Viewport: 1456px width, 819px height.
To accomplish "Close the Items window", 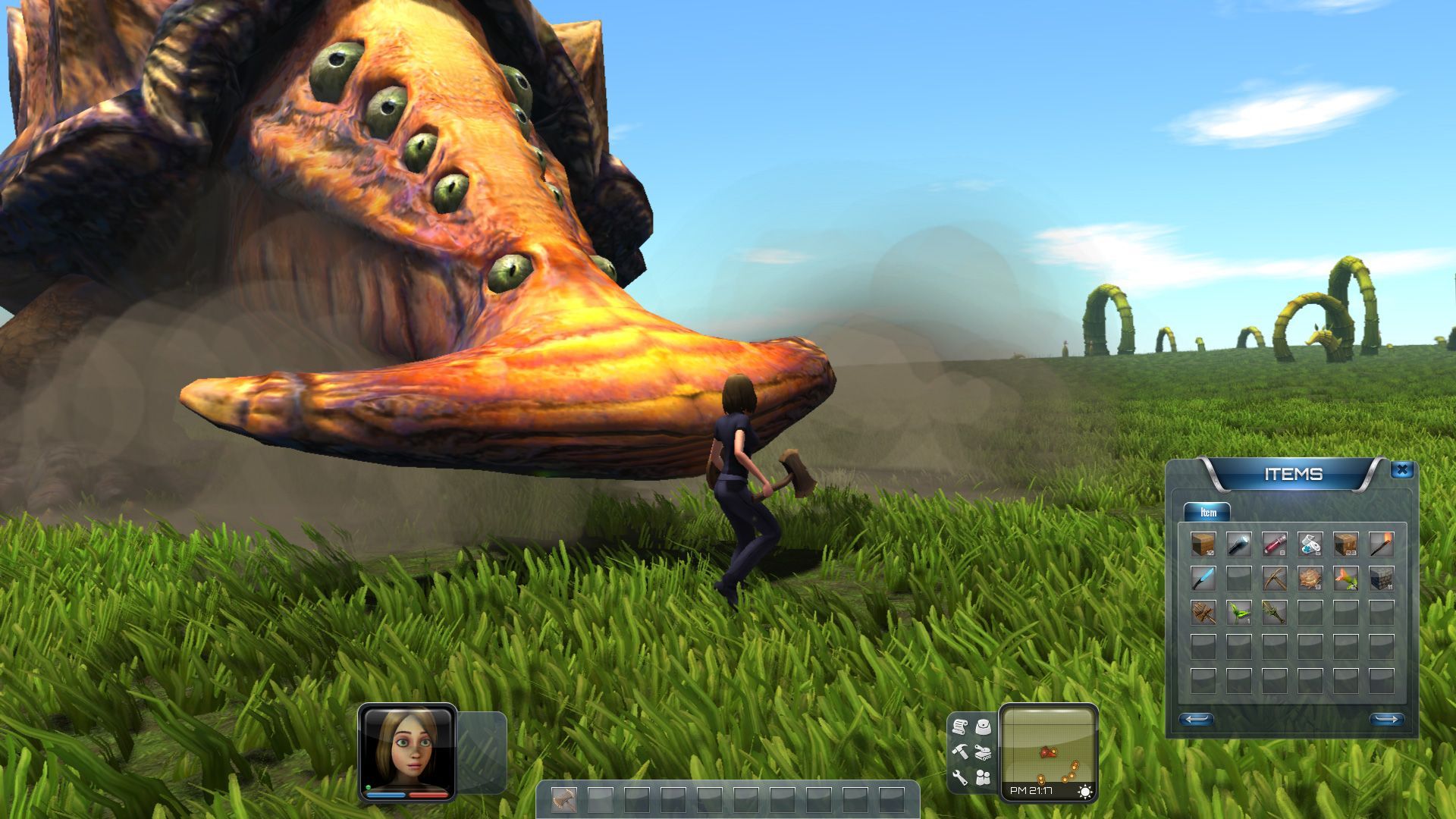I will tap(1401, 470).
